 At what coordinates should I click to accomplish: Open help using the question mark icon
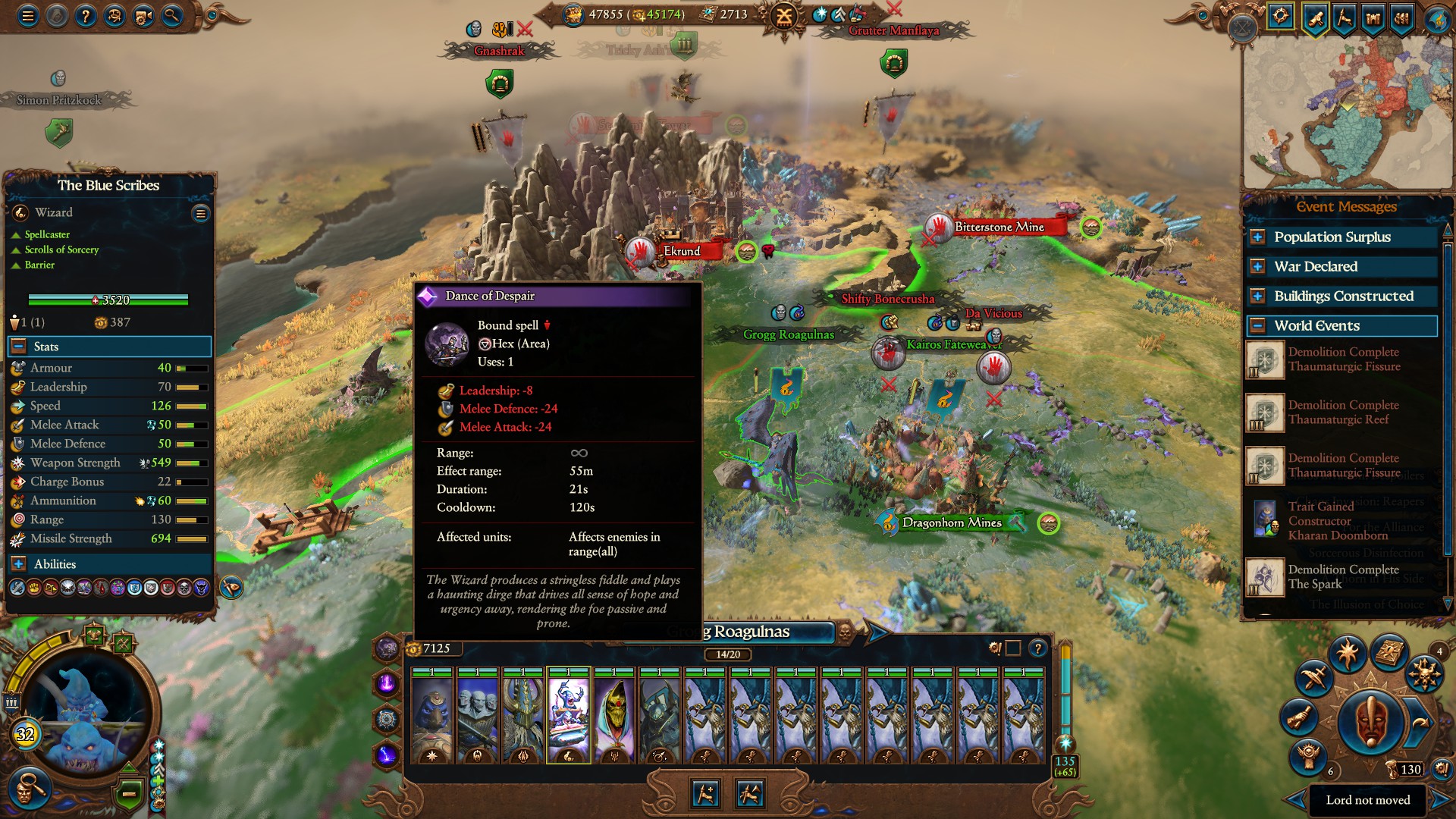click(x=86, y=15)
